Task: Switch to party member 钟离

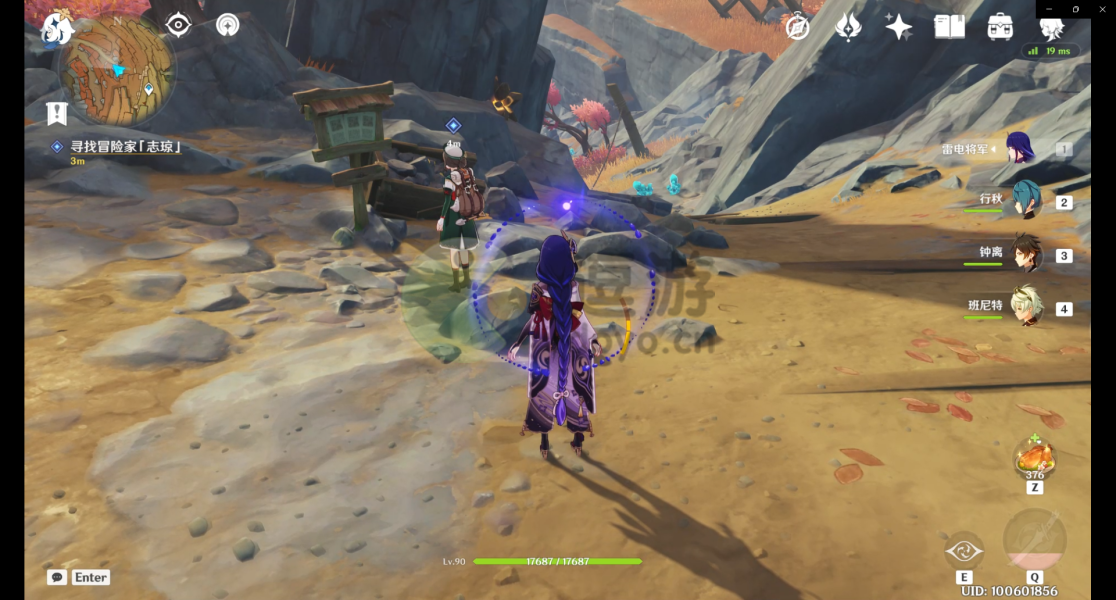Action: click(x=1024, y=254)
